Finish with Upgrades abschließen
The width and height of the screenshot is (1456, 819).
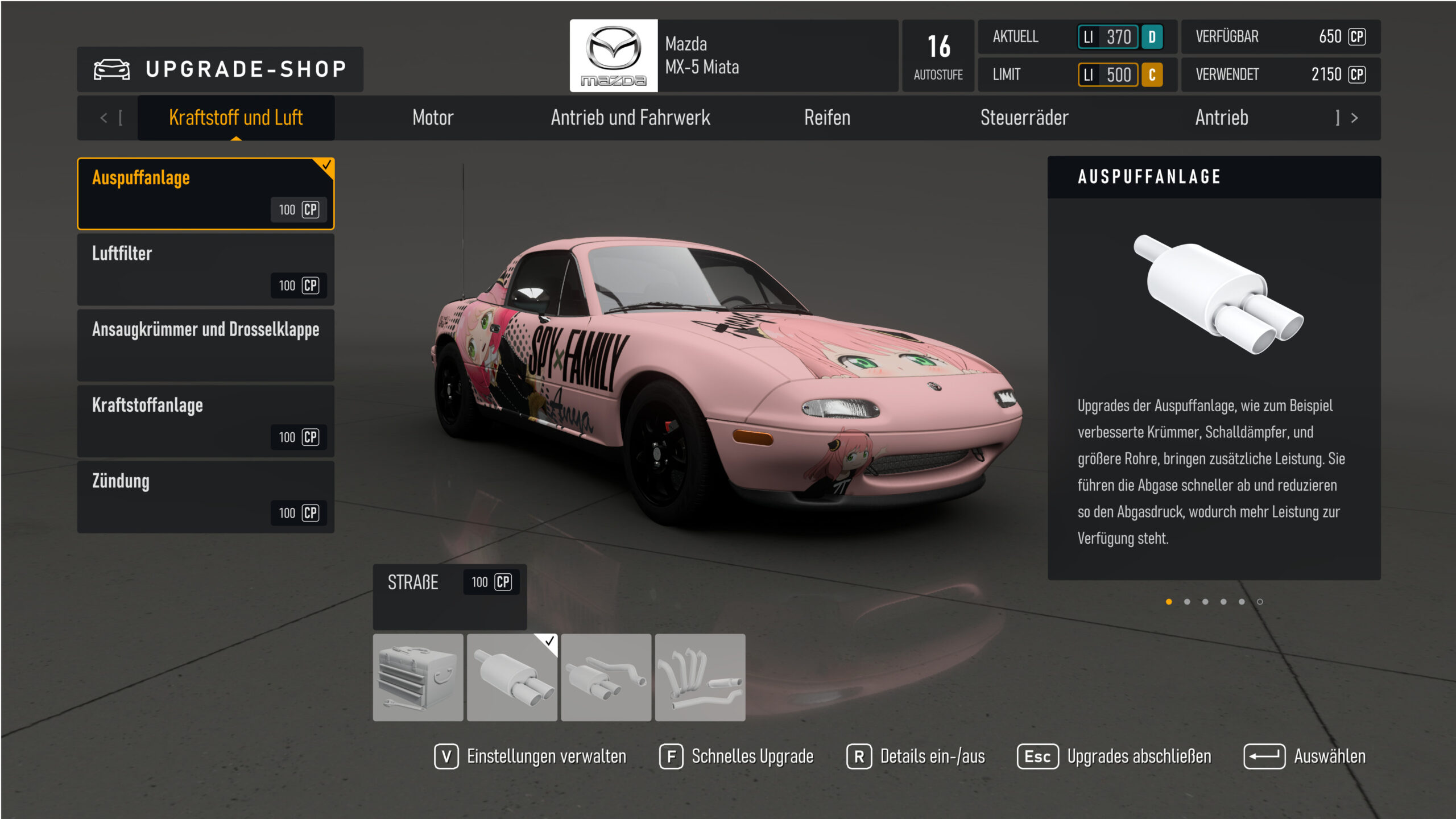click(1114, 756)
